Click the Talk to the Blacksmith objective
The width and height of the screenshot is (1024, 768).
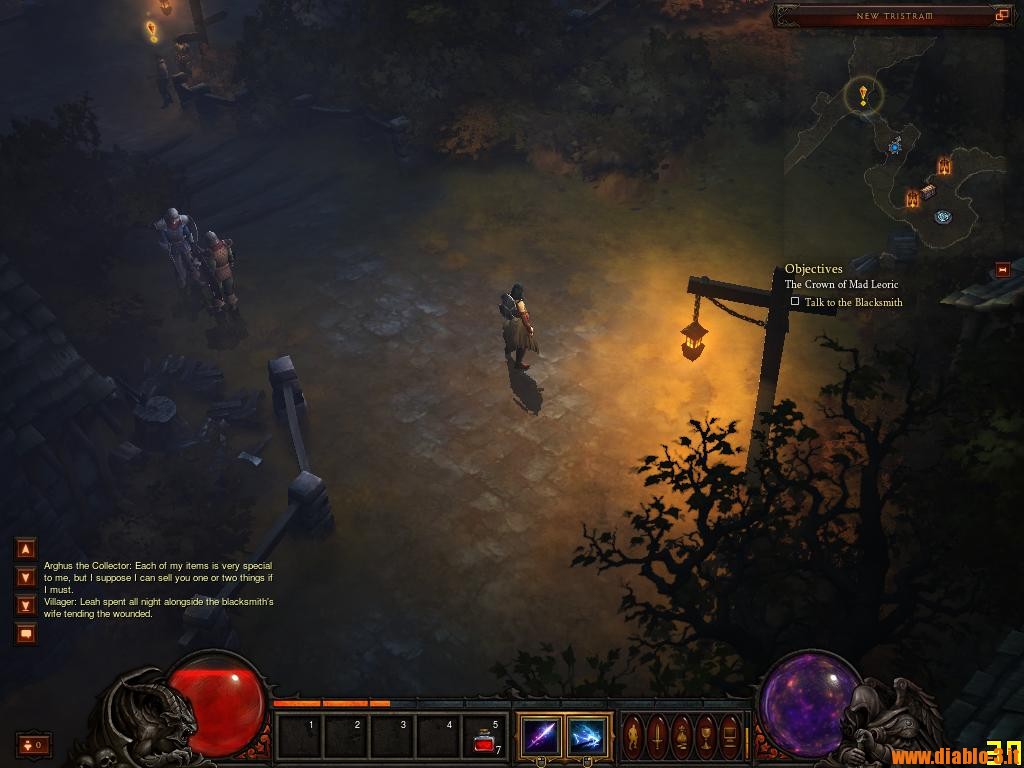852,302
